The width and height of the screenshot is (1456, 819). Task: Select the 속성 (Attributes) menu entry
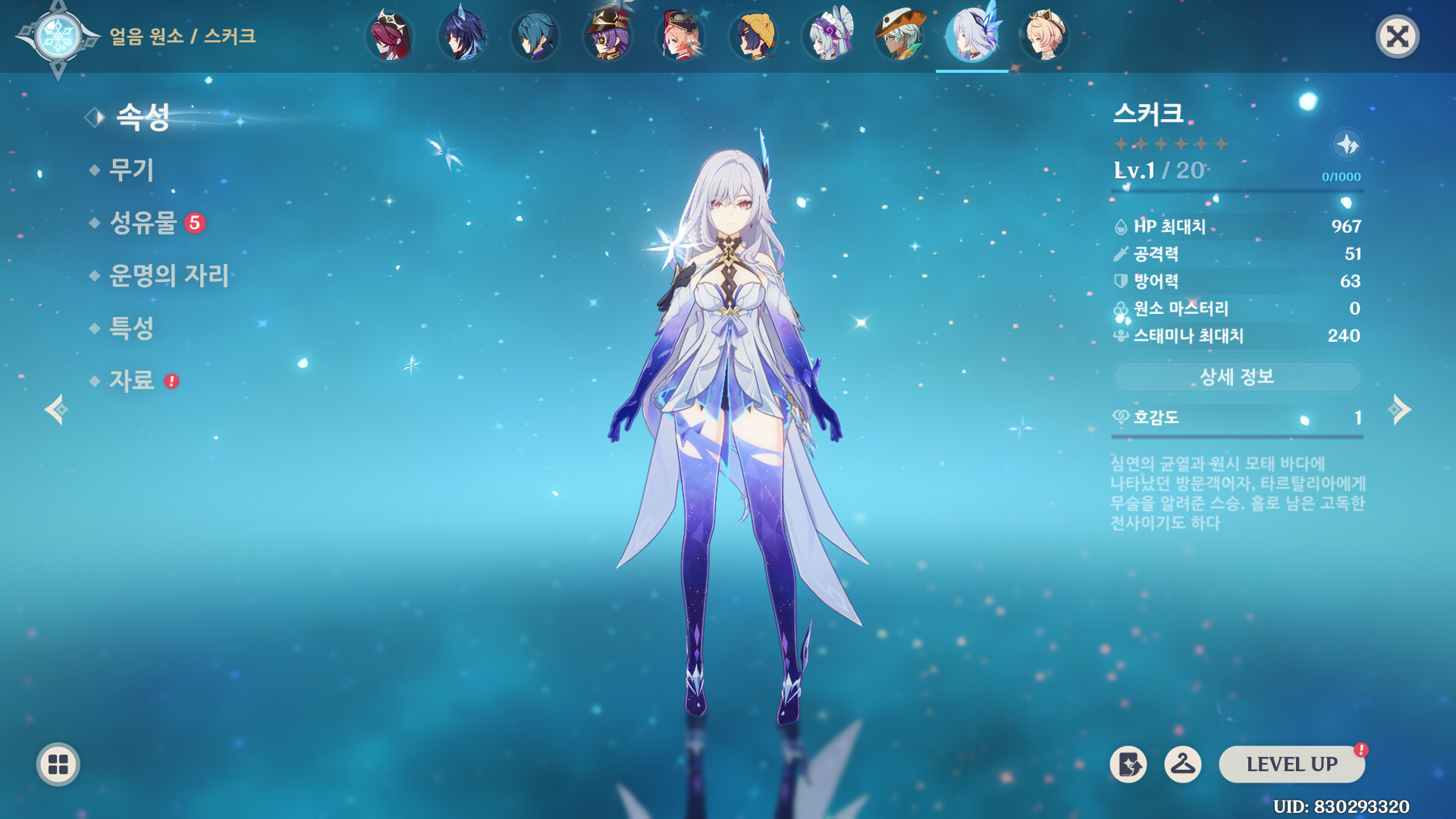143,117
